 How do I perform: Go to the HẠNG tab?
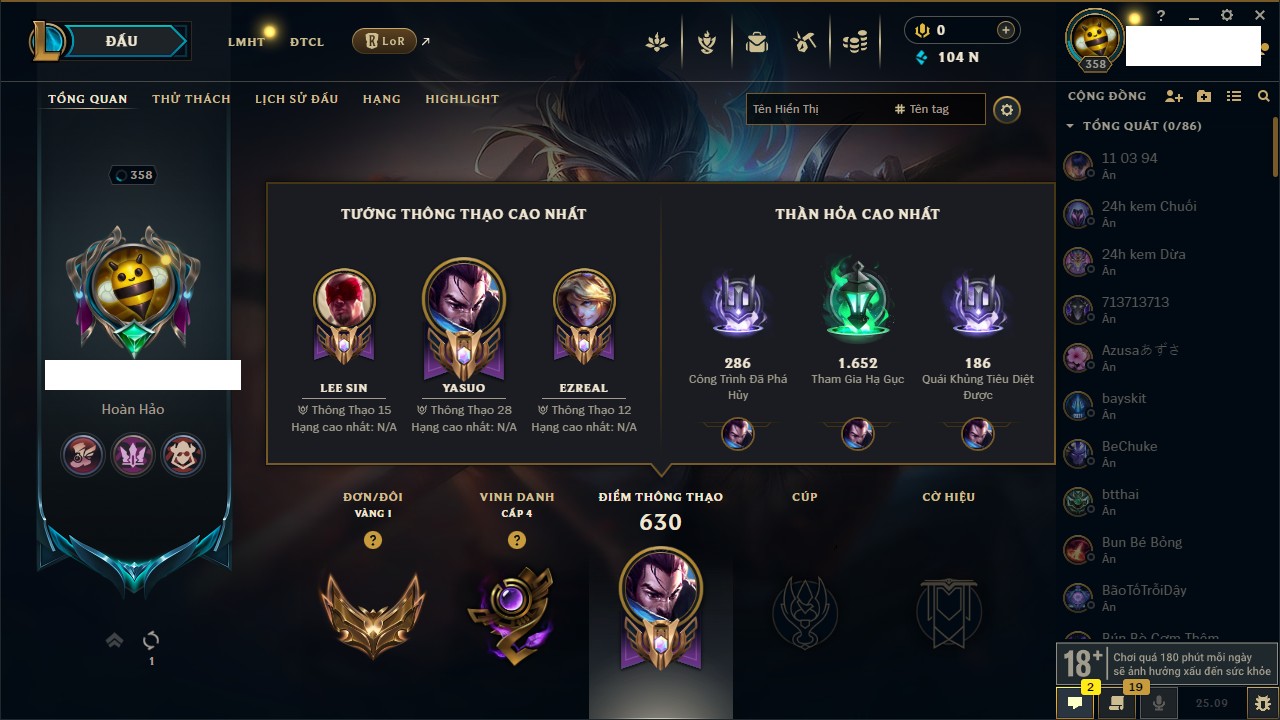(x=382, y=99)
